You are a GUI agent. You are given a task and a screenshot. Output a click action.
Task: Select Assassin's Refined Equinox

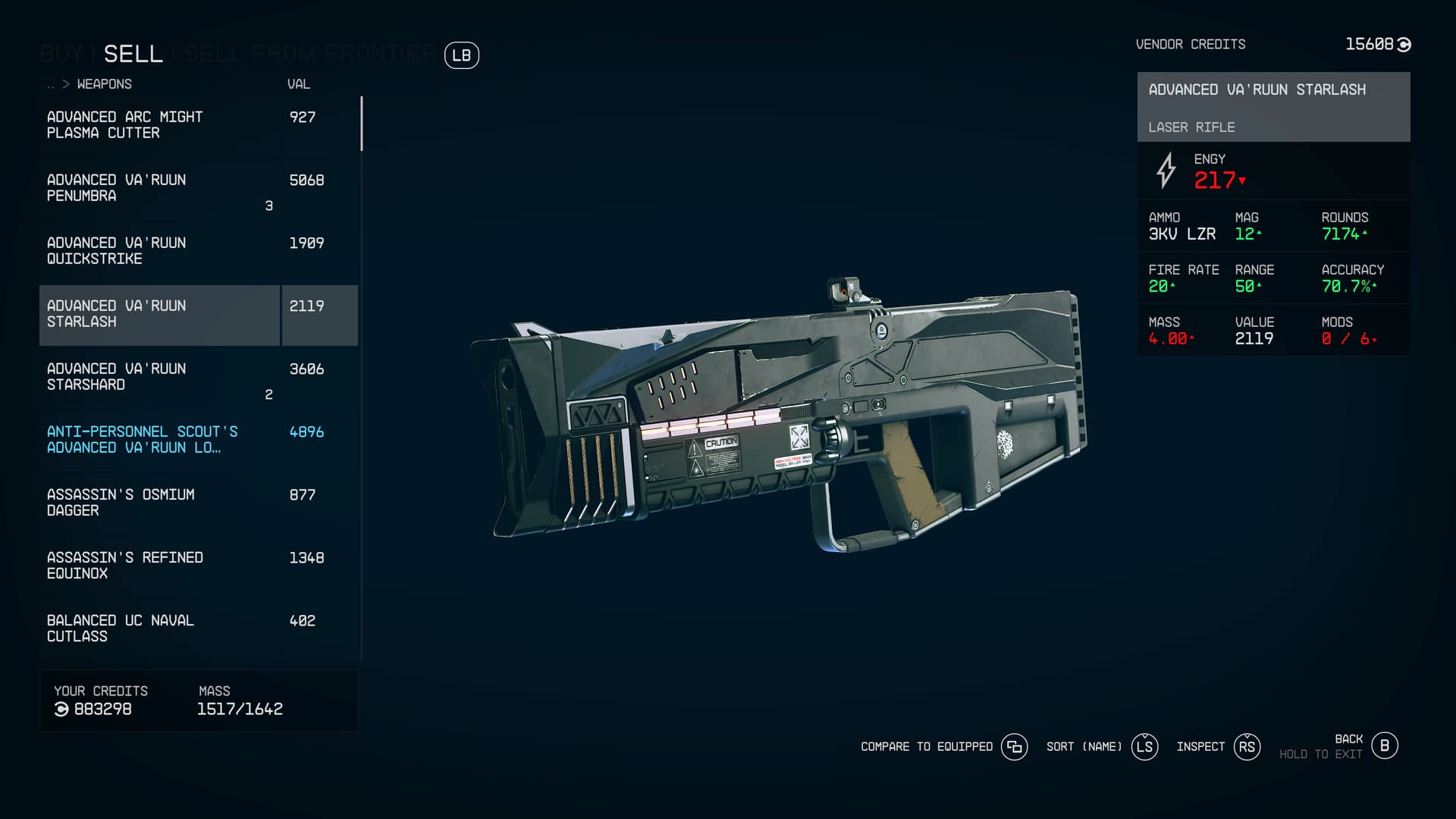[159, 566]
